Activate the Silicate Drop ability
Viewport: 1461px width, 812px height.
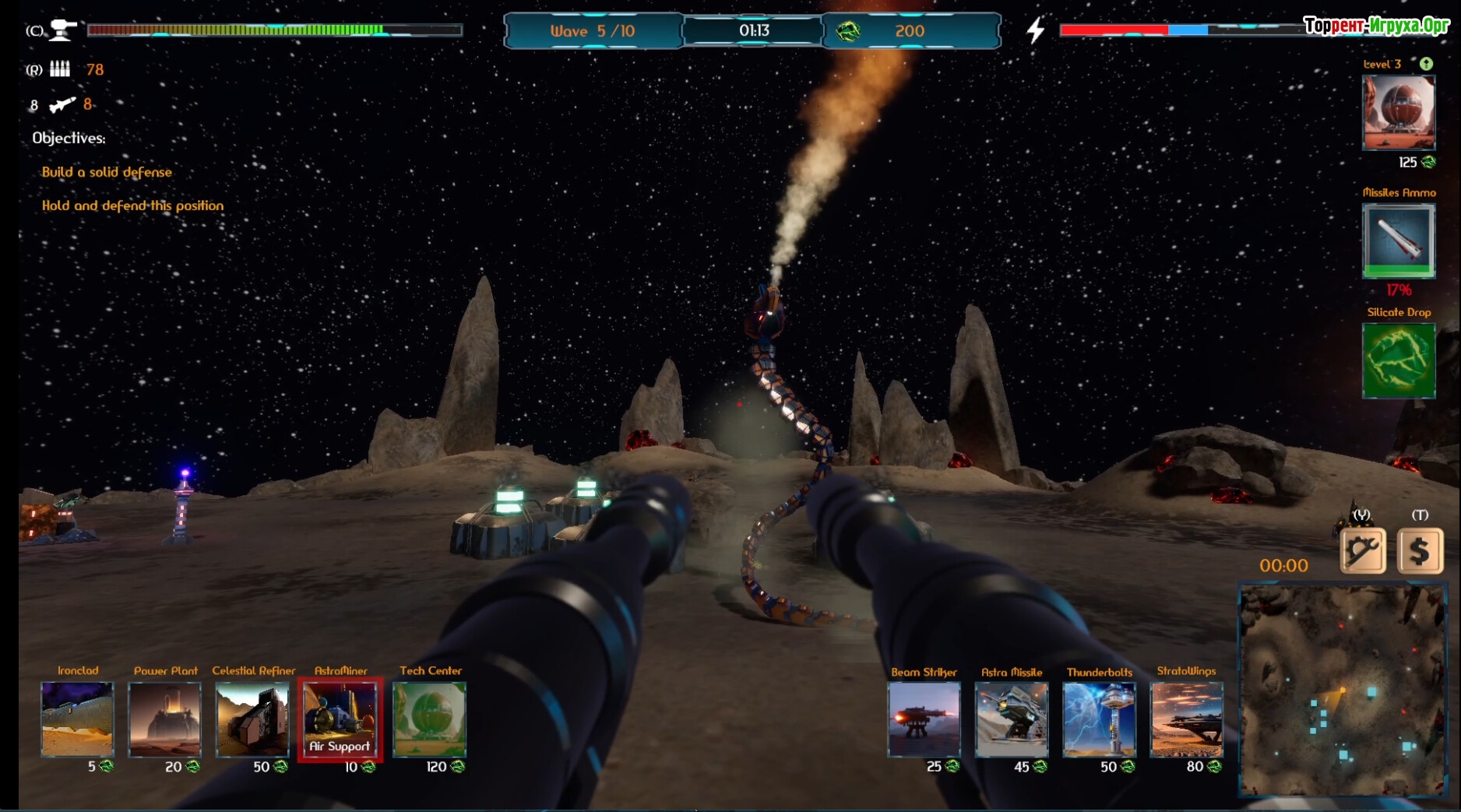point(1398,360)
